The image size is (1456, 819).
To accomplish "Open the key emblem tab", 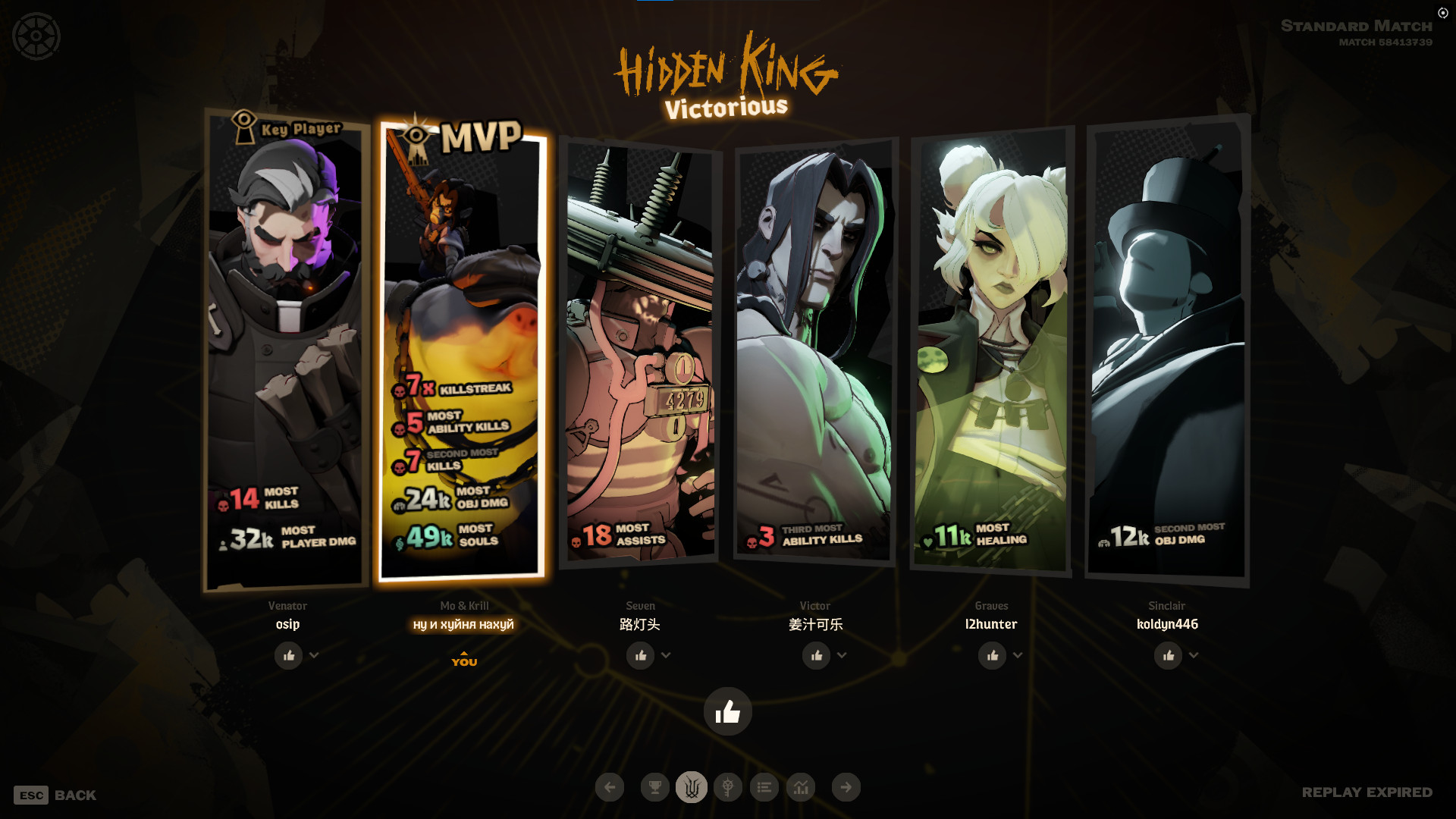I will click(x=728, y=787).
